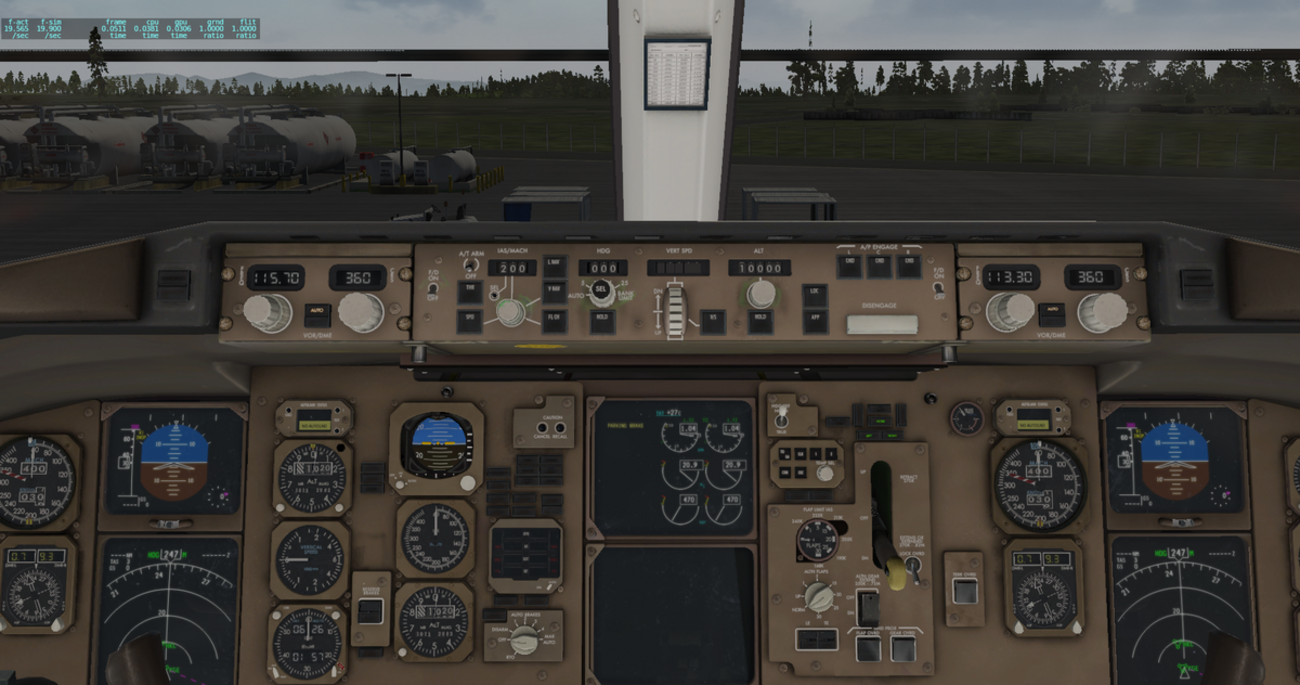Engage the center (C) autopilot CMD button

coord(879,266)
